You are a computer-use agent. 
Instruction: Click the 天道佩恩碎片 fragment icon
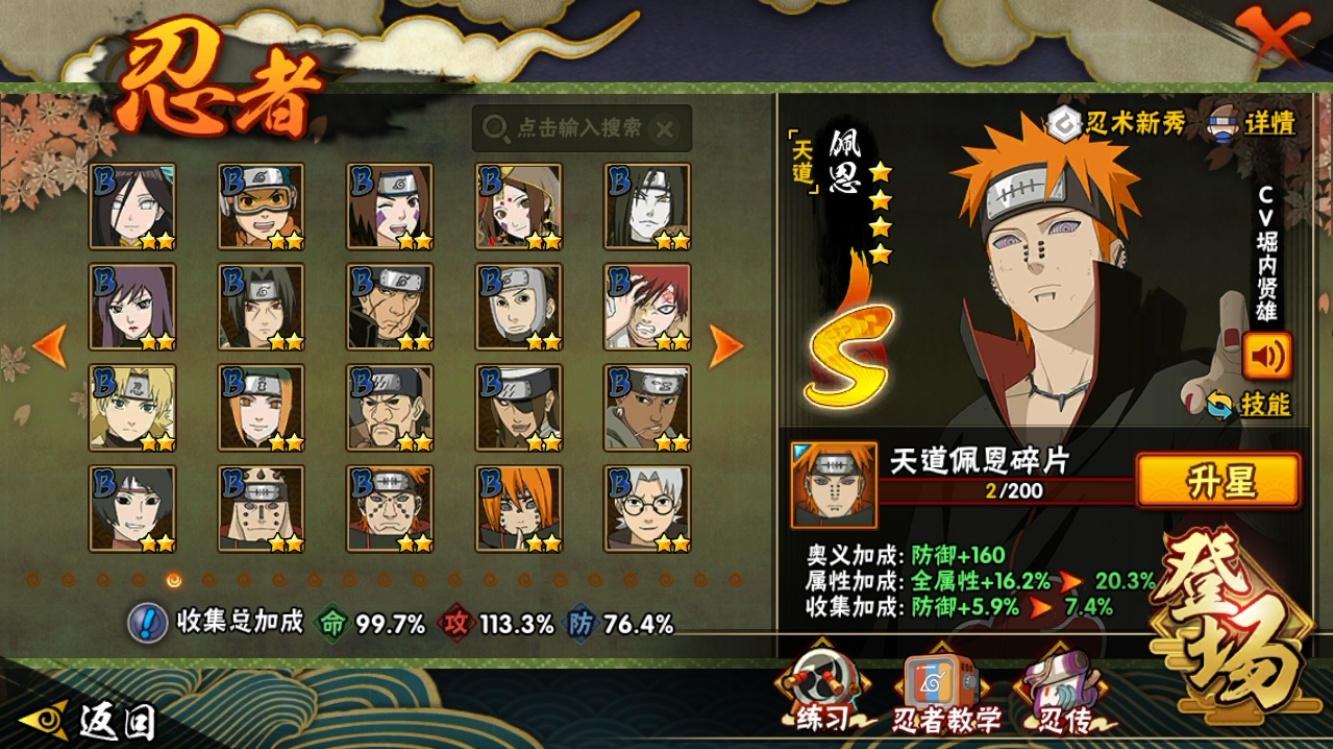point(834,485)
